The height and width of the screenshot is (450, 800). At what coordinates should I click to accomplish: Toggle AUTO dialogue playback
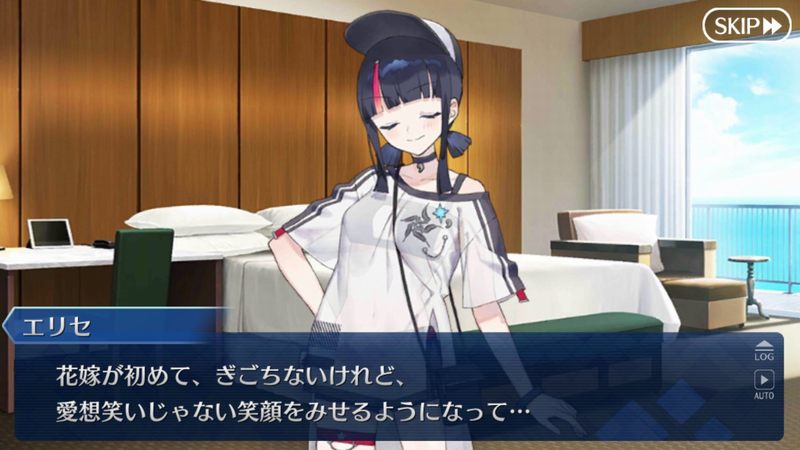coord(764,384)
